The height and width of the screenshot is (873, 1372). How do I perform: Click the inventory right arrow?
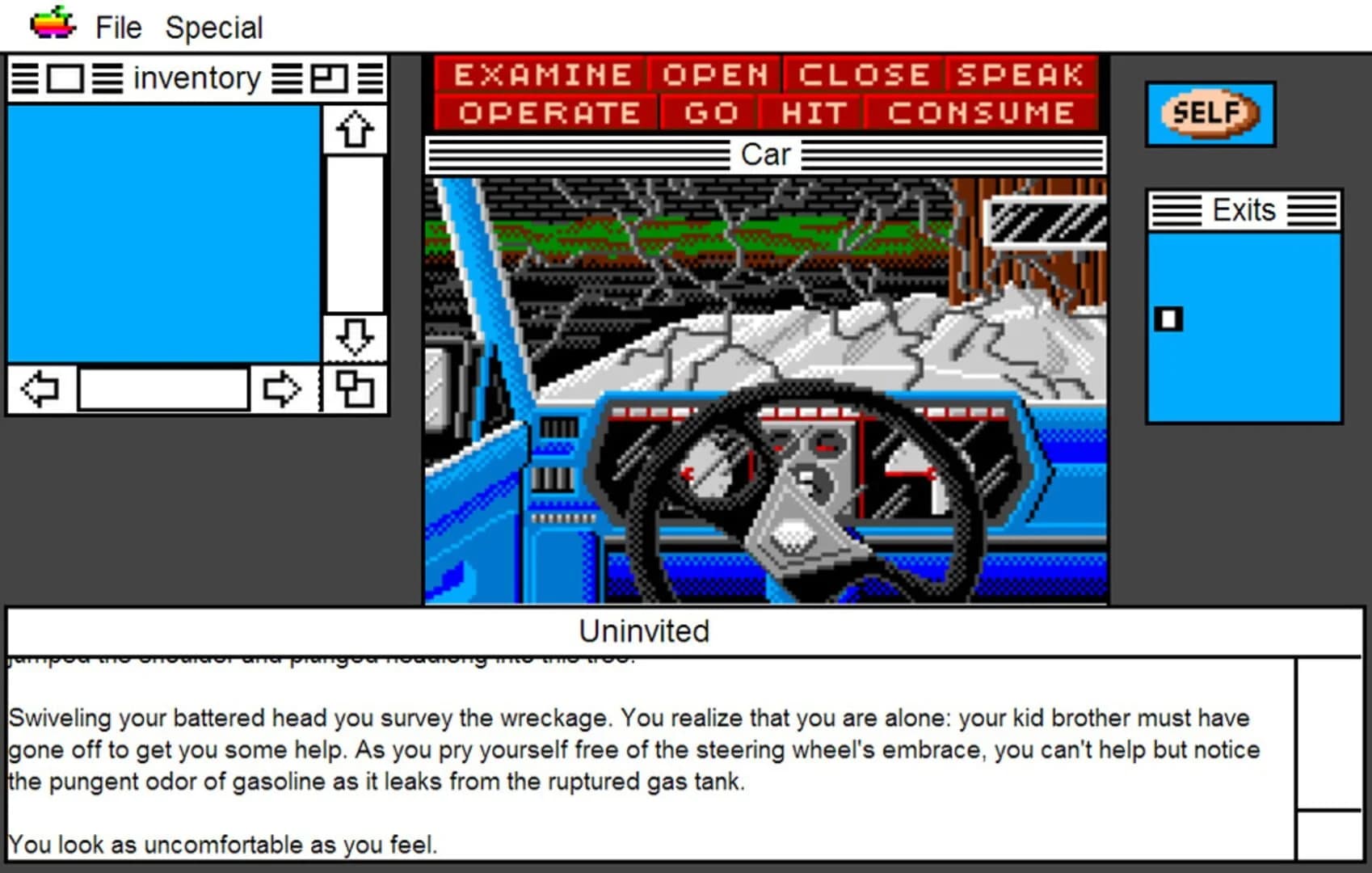(279, 388)
